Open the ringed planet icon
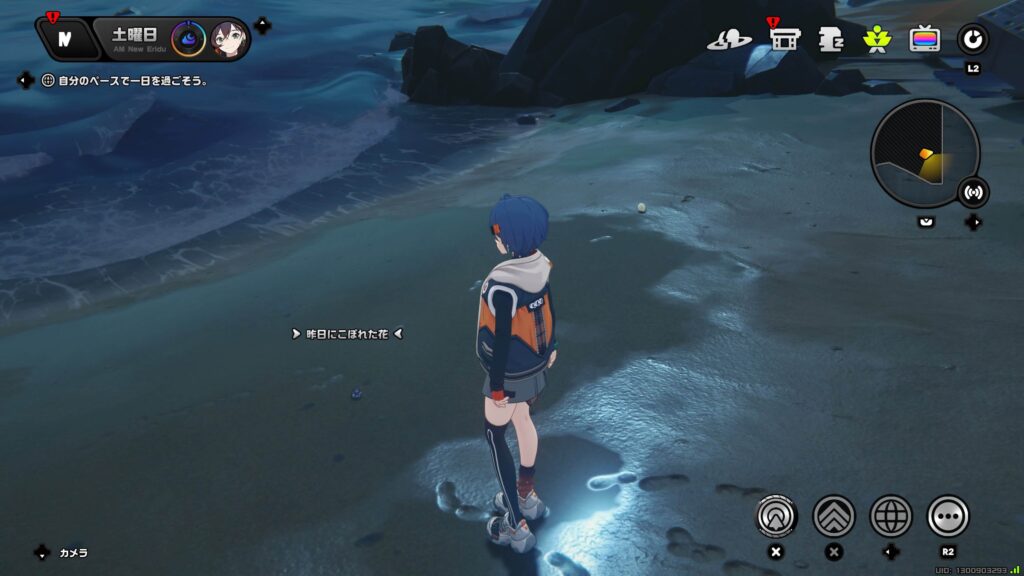1024x576 pixels. point(729,40)
